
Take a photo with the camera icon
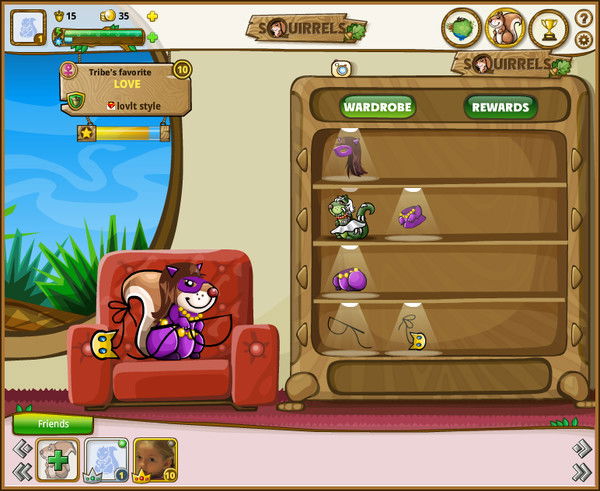pos(341,68)
